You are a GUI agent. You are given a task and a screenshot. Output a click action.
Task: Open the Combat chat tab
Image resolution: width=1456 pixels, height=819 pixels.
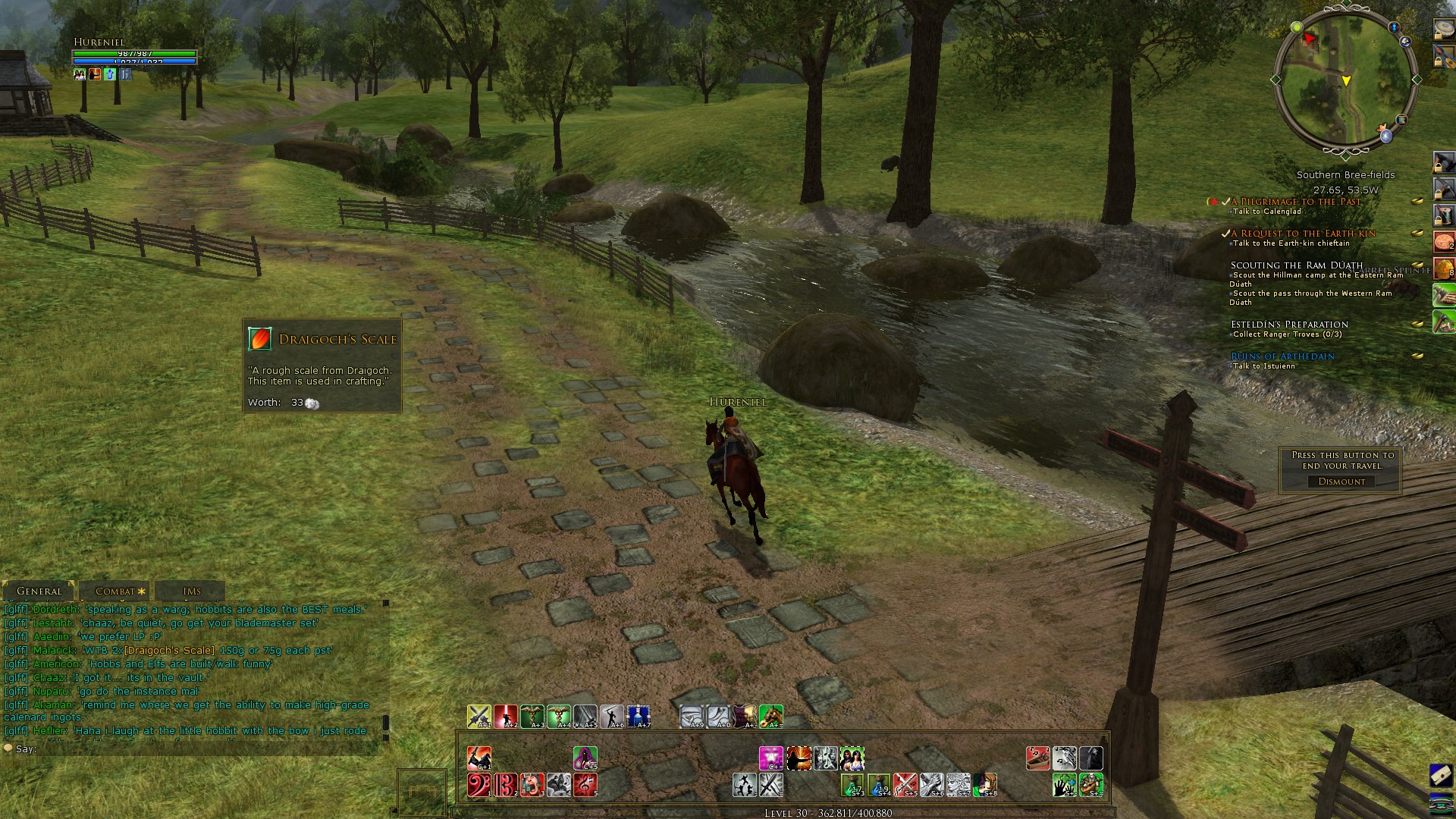(115, 591)
